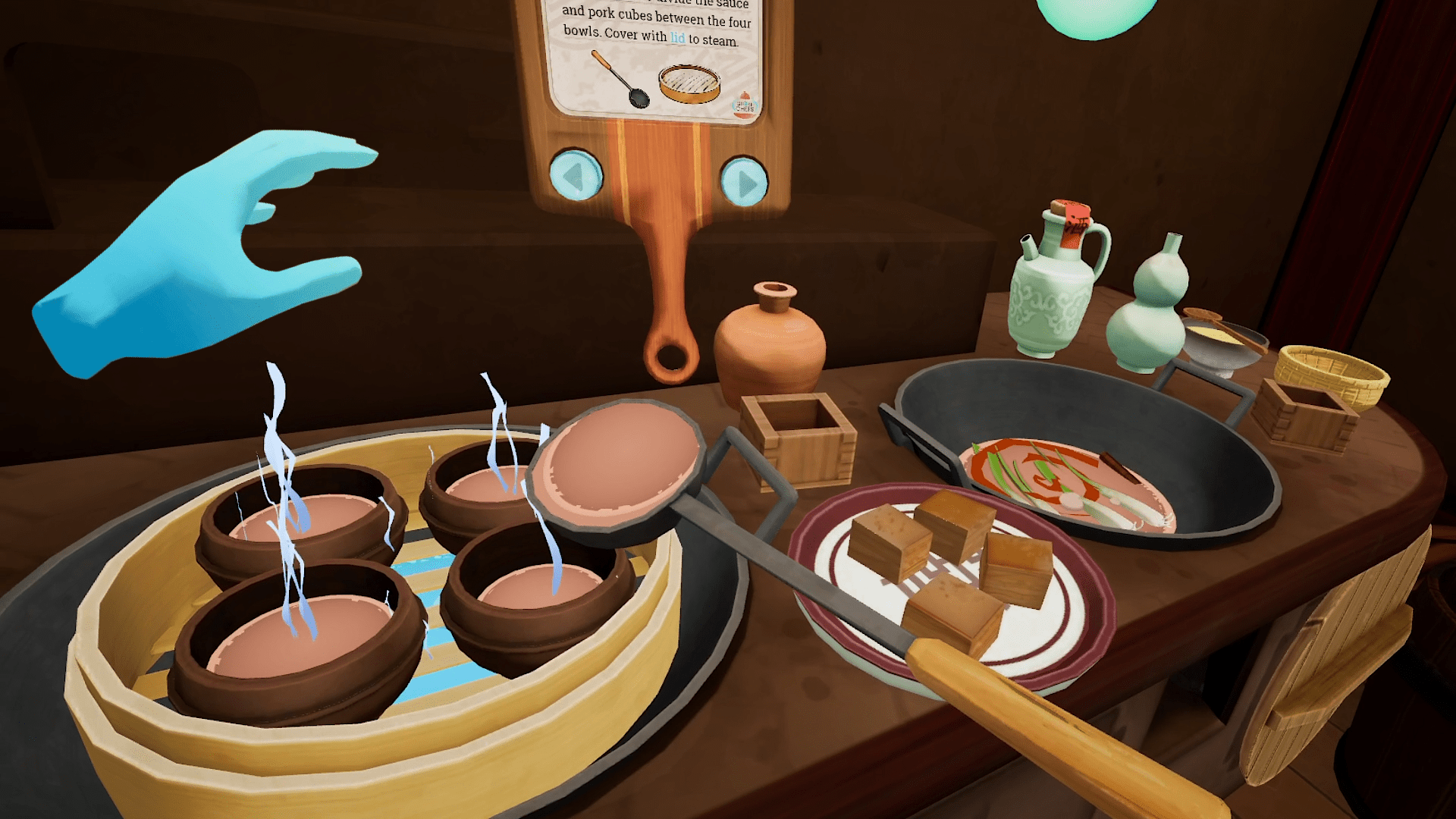
Task: Open the highlighted "lid" link in recipe
Action: click(677, 38)
